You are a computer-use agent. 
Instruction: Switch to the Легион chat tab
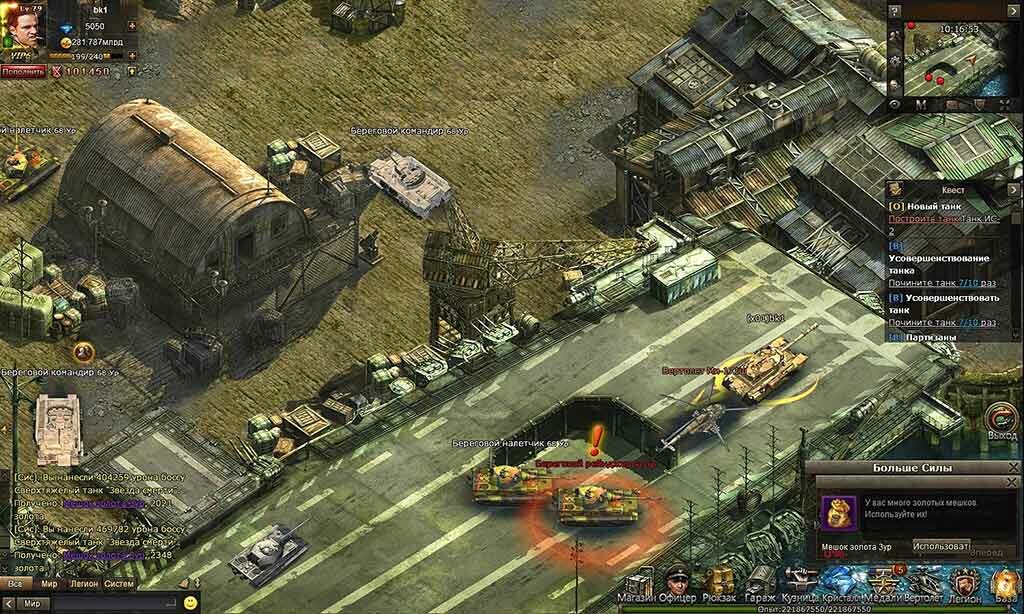pos(83,583)
